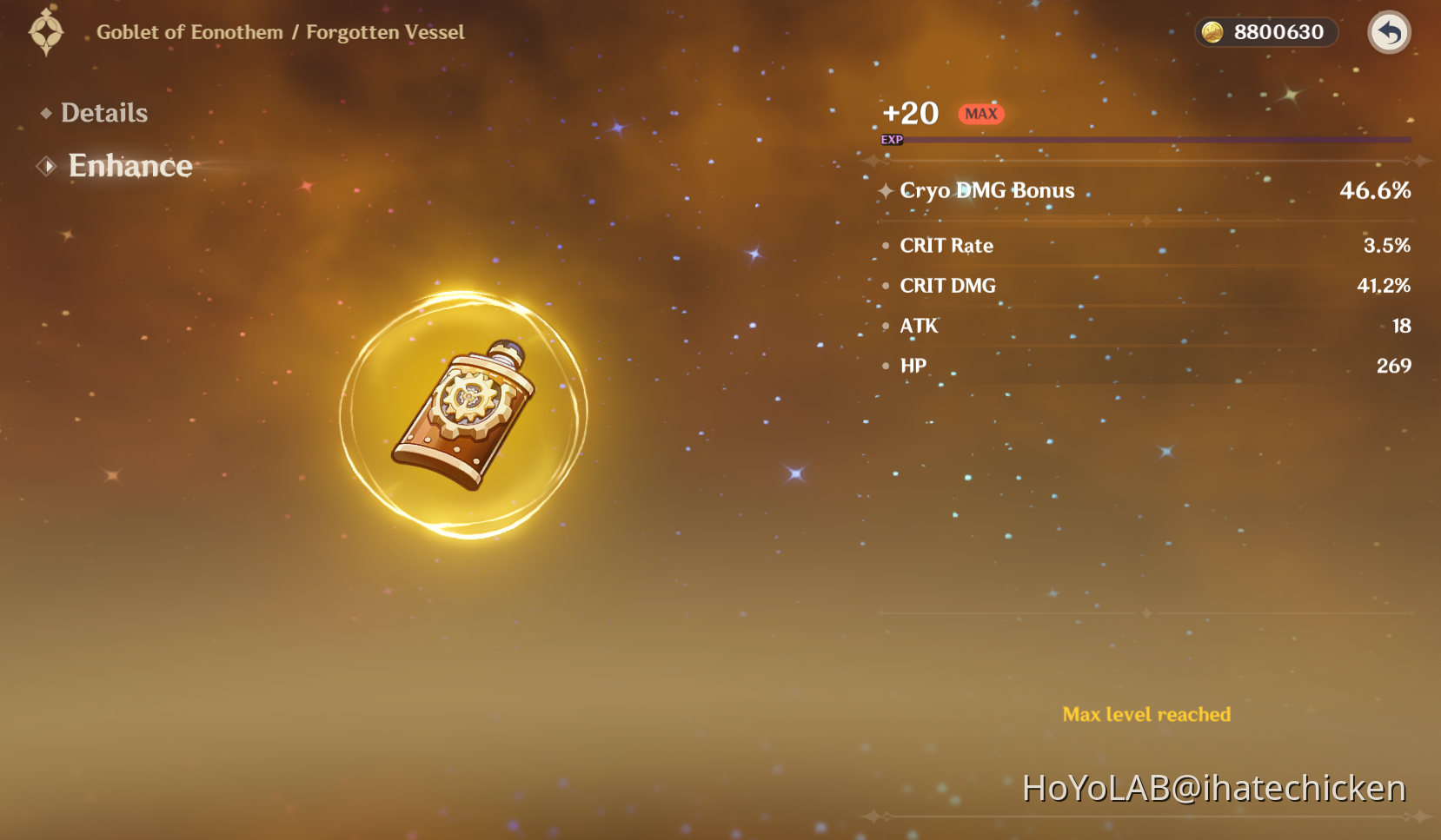The height and width of the screenshot is (840, 1441).
Task: Select the Enhance tab
Action: click(x=130, y=165)
